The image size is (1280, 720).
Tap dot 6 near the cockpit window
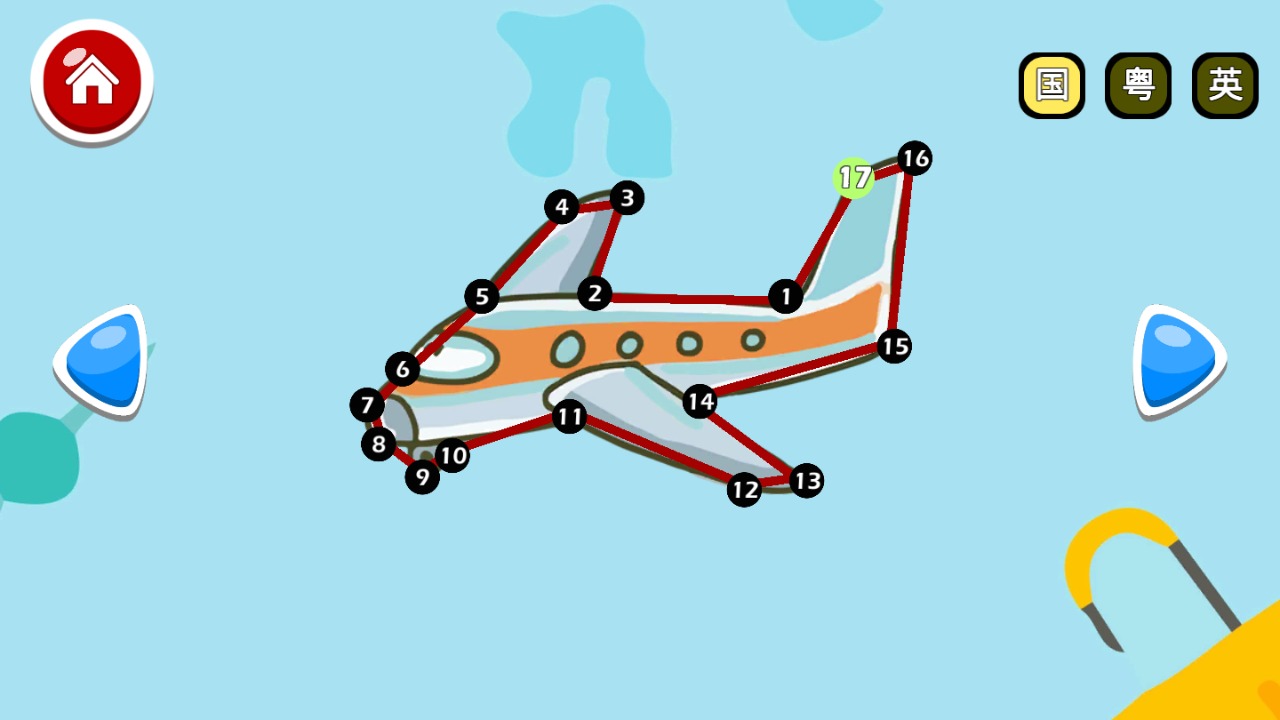[x=402, y=369]
